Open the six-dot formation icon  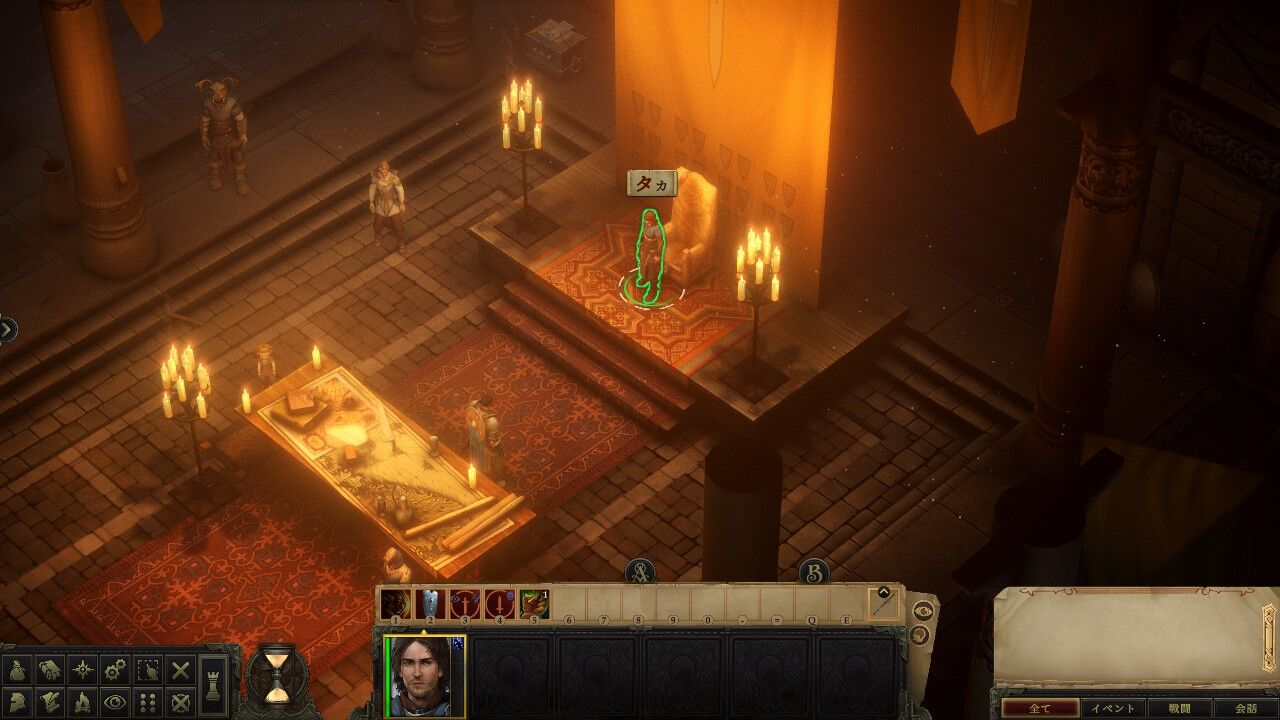(x=148, y=702)
